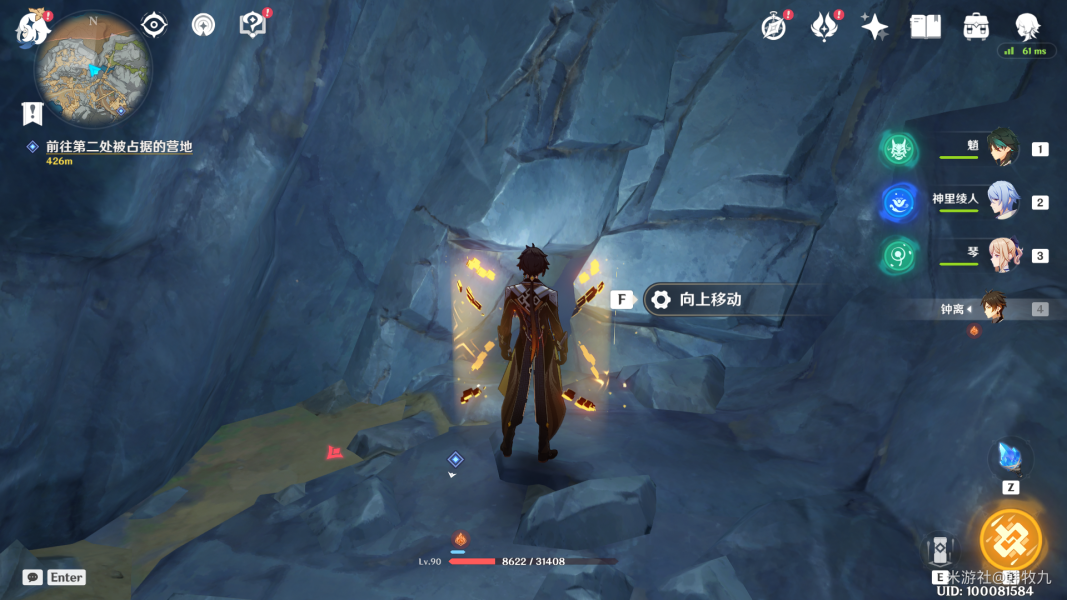Activate Zhongli's golden elemental burst
Image resolution: width=1067 pixels, height=600 pixels.
(1011, 540)
